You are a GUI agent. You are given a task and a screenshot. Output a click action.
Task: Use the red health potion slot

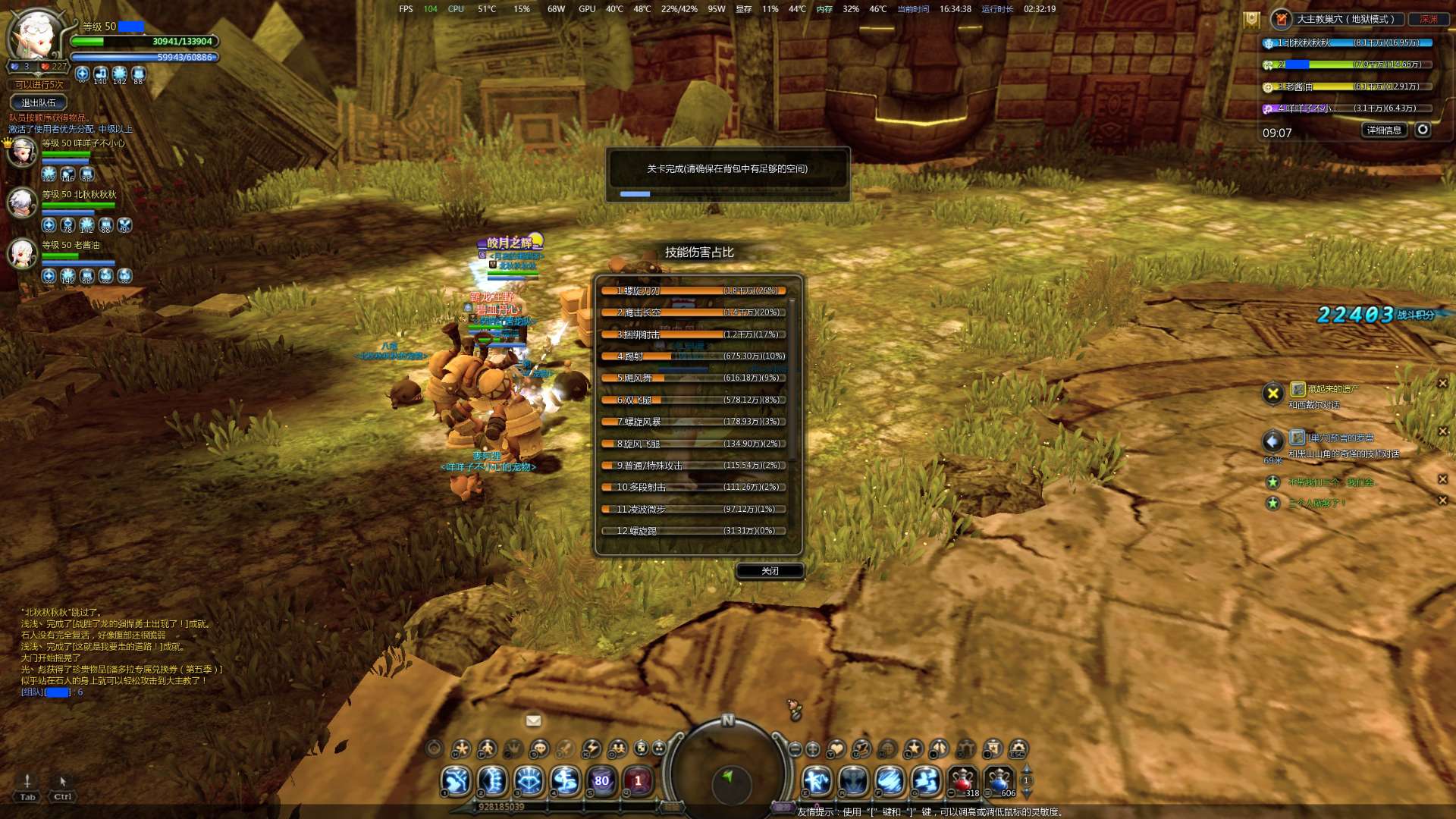point(963,780)
